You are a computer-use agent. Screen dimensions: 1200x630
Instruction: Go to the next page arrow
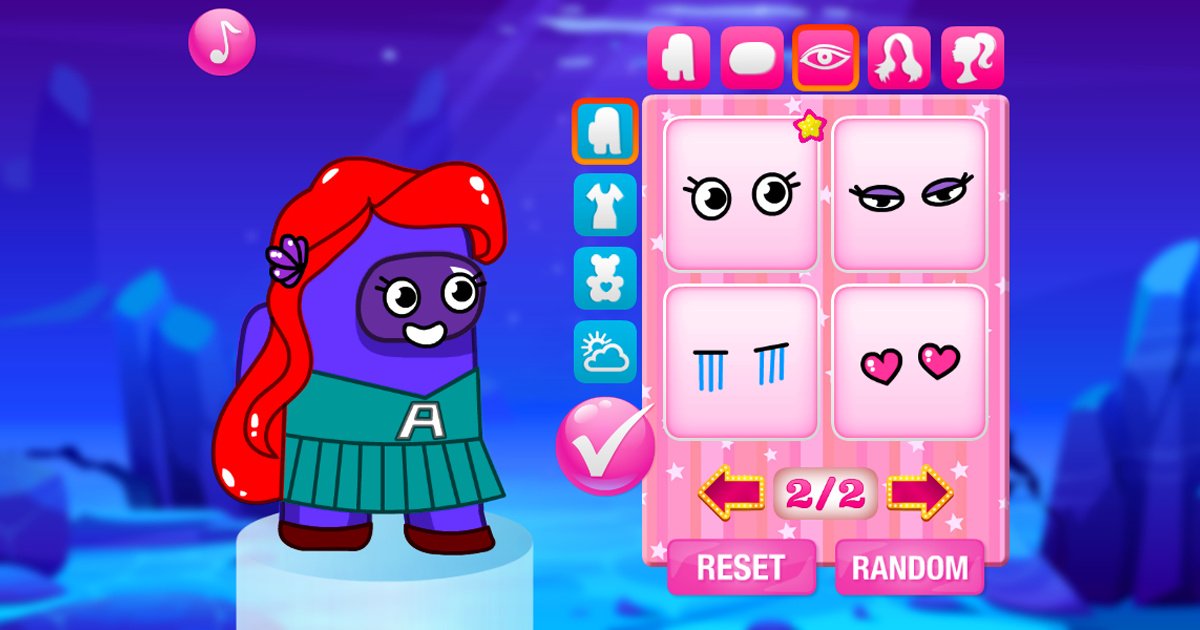coord(920,492)
